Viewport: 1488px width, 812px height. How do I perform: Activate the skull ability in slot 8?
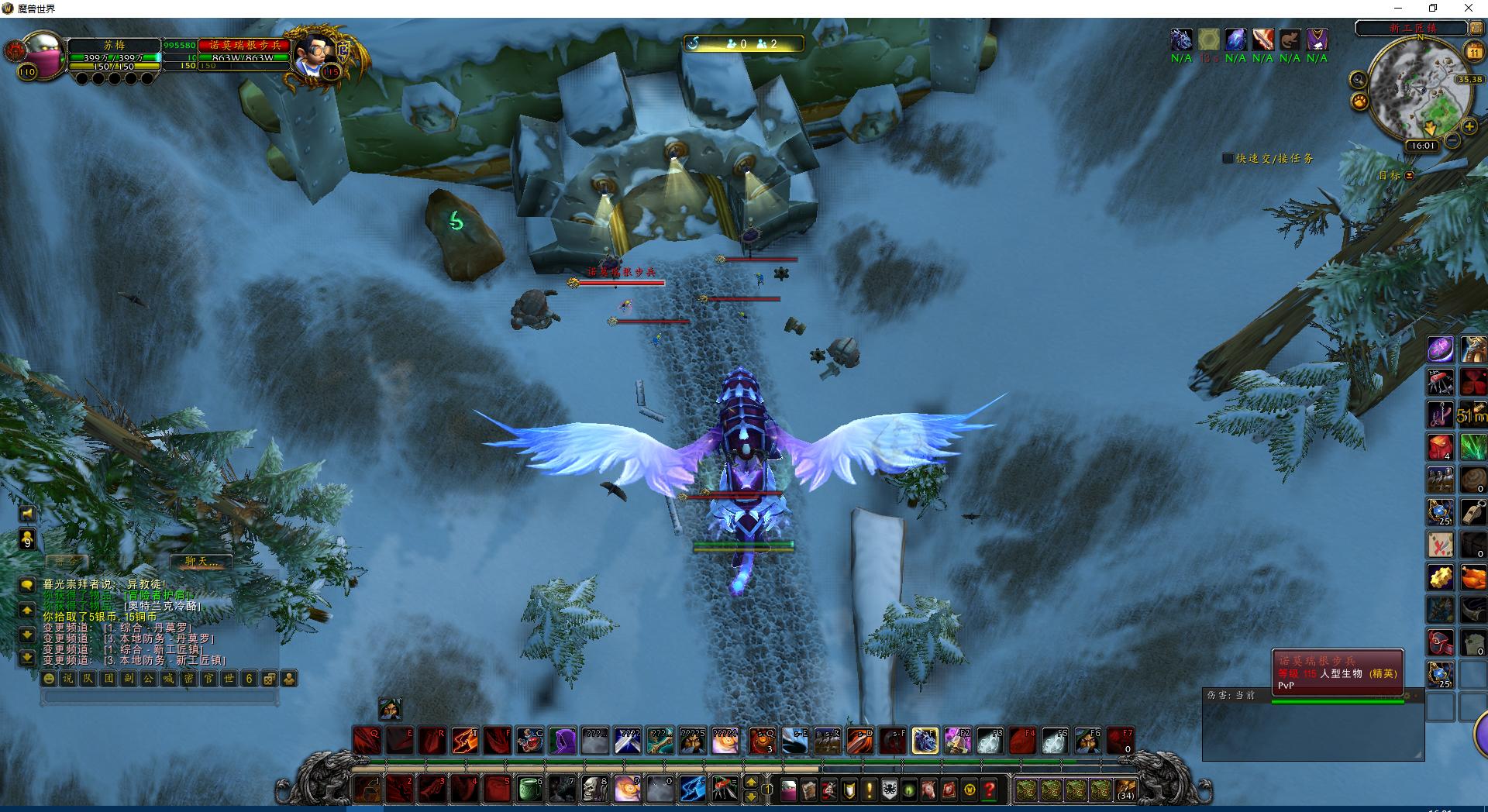(594, 790)
